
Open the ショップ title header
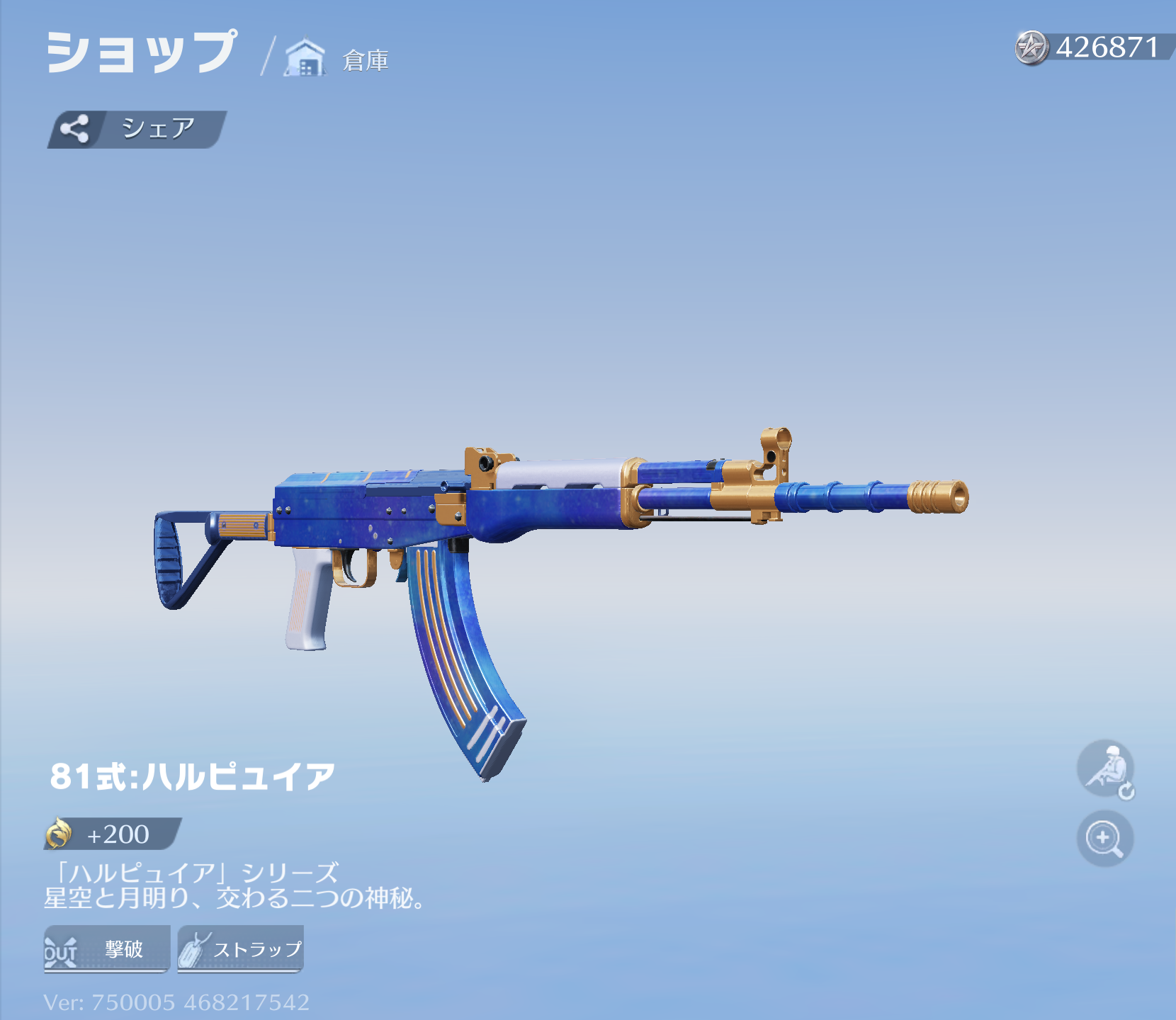138,53
